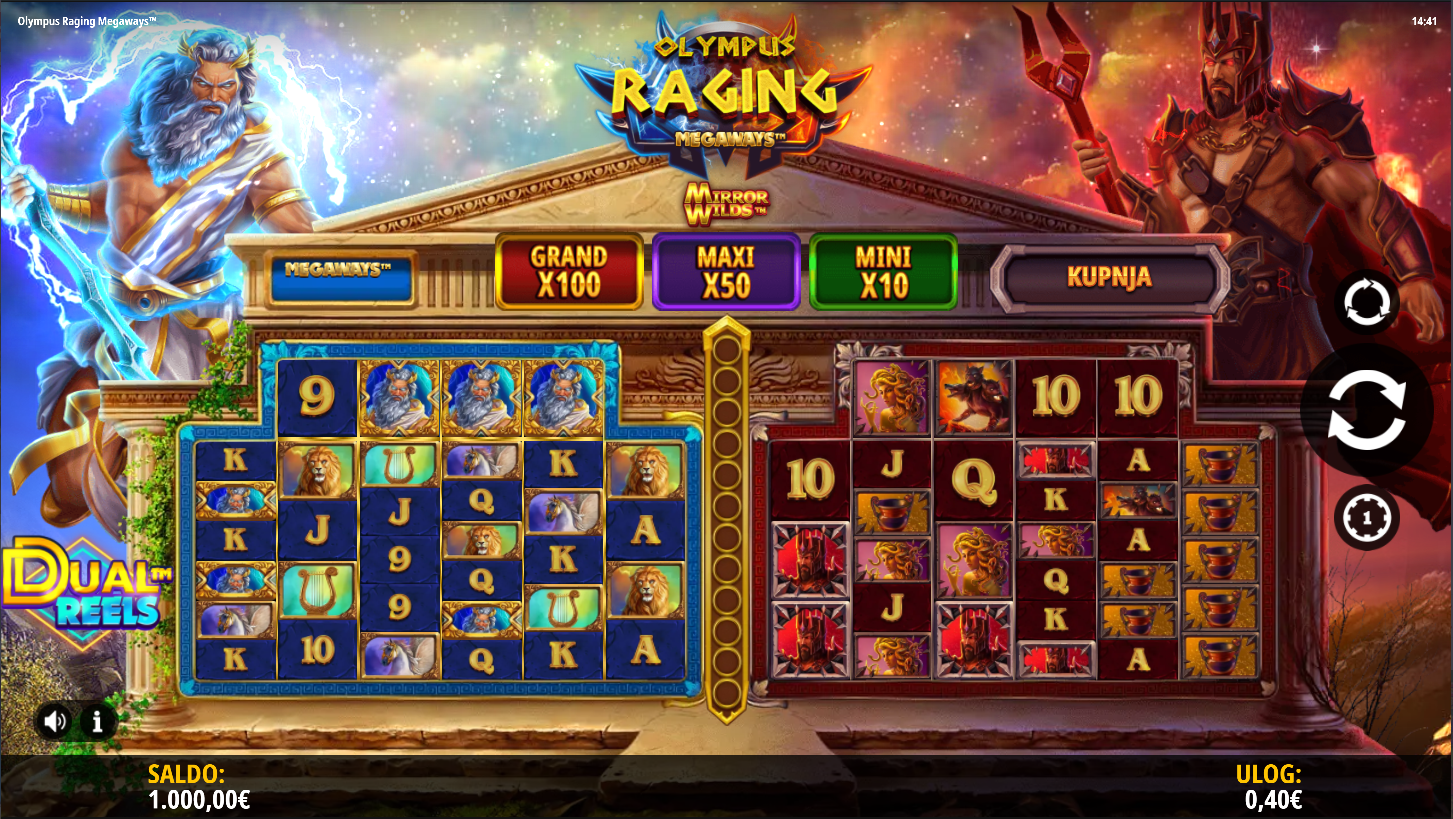The width and height of the screenshot is (1453, 819).
Task: Select the MINI X10 jackpot panel
Action: tap(883, 272)
